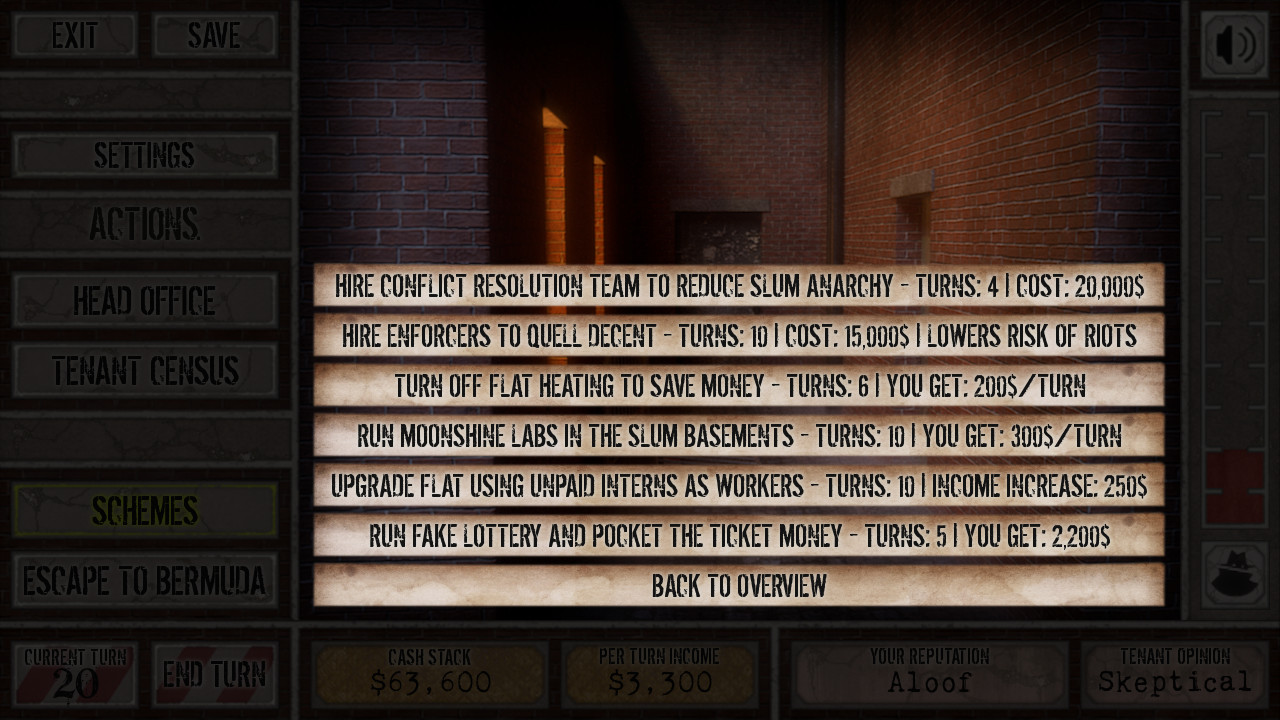The height and width of the screenshot is (720, 1280).
Task: Turn off flat heating to save money
Action: click(x=739, y=385)
